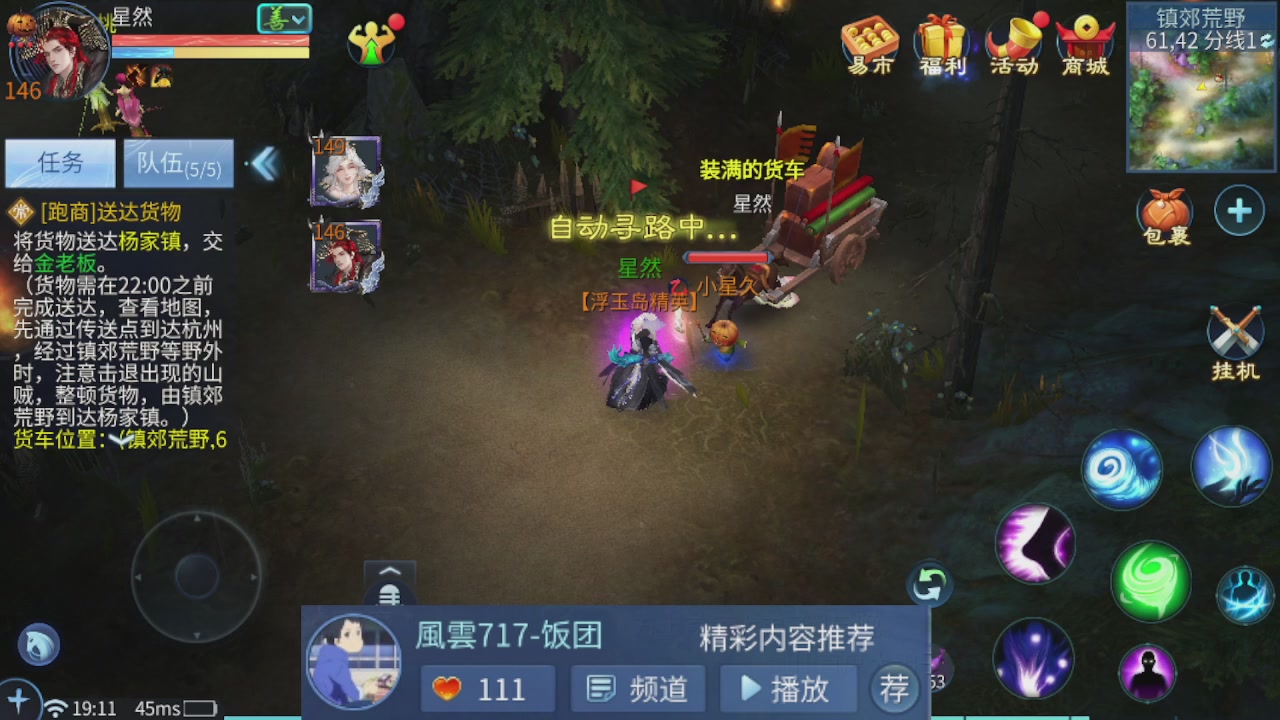Cast the blue swirl skill icon
Screen dimensions: 1280x720
click(1121, 467)
